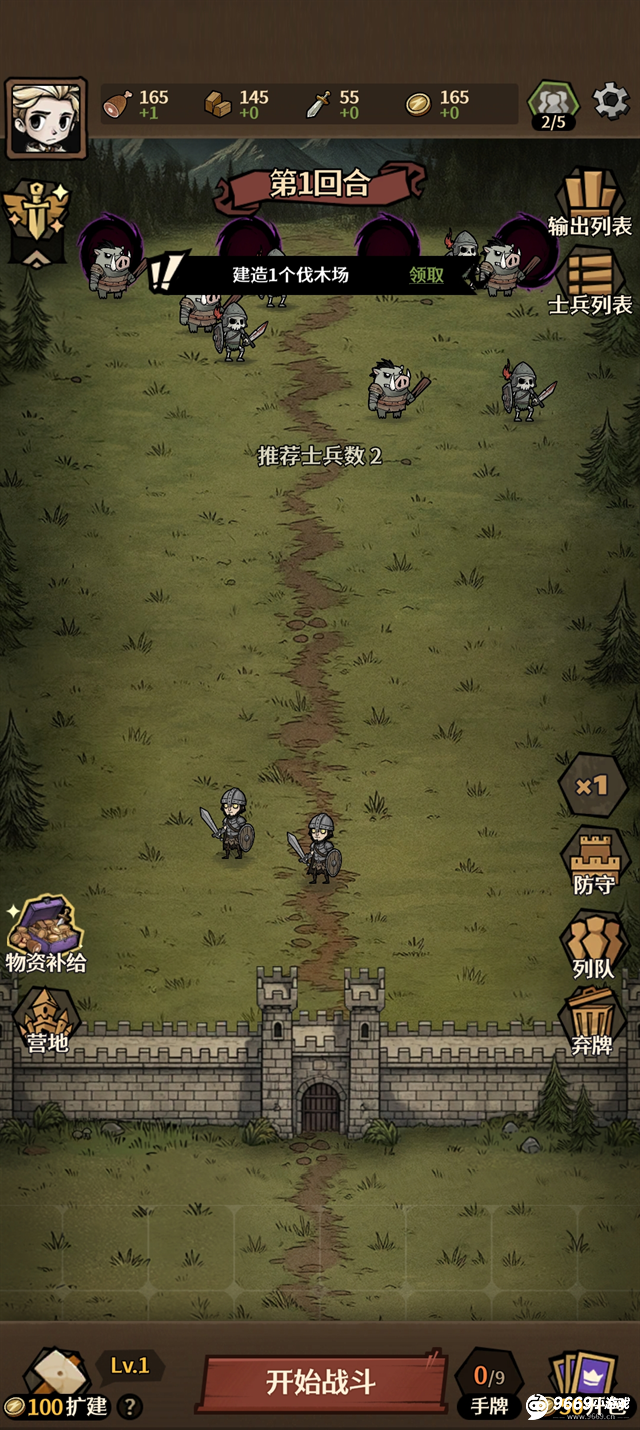This screenshot has width=640, height=1430.
Task: Click the question mark help icon
Action: tap(129, 1407)
